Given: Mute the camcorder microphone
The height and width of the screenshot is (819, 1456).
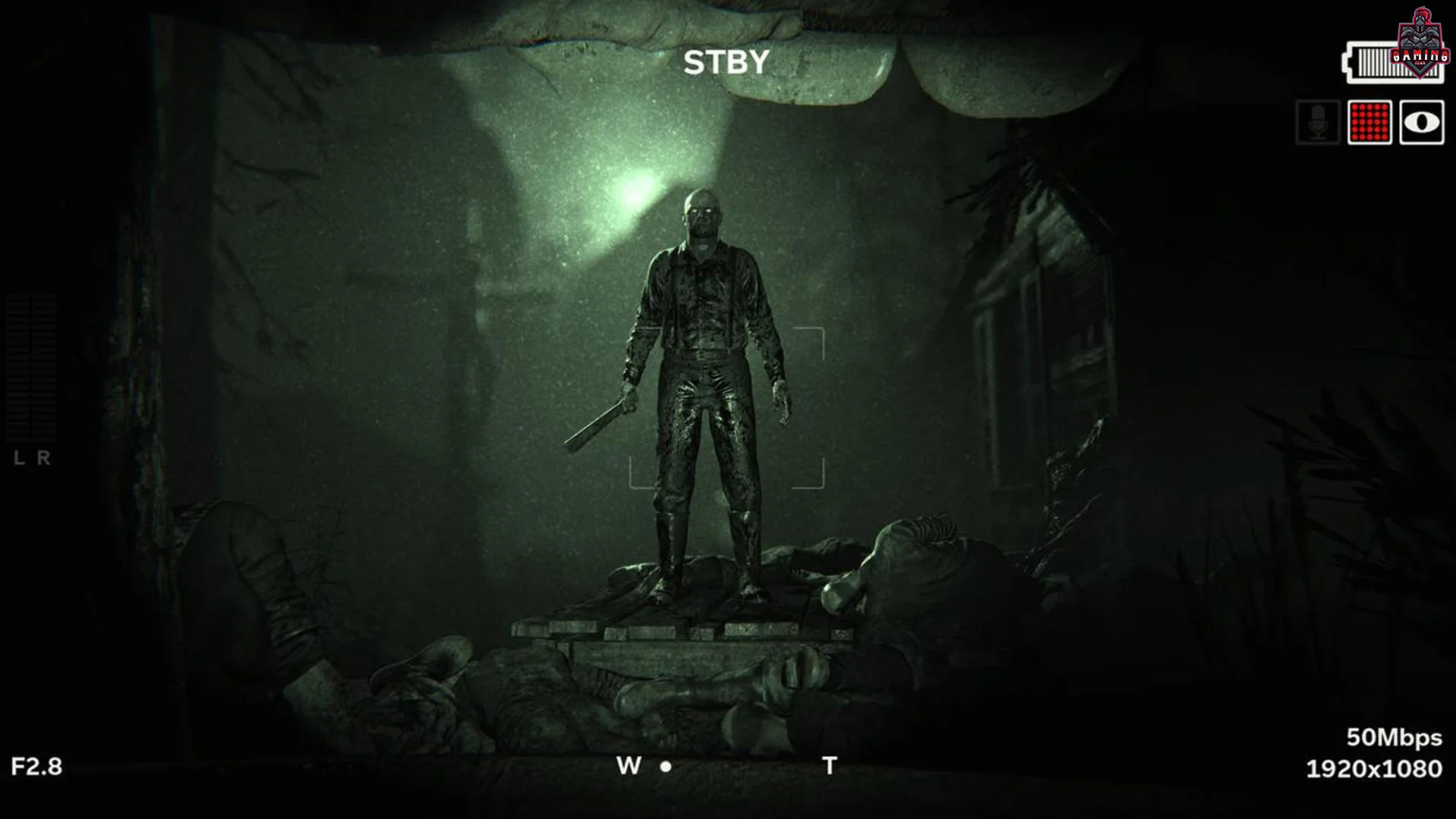Looking at the screenshot, I should pos(1319,123).
